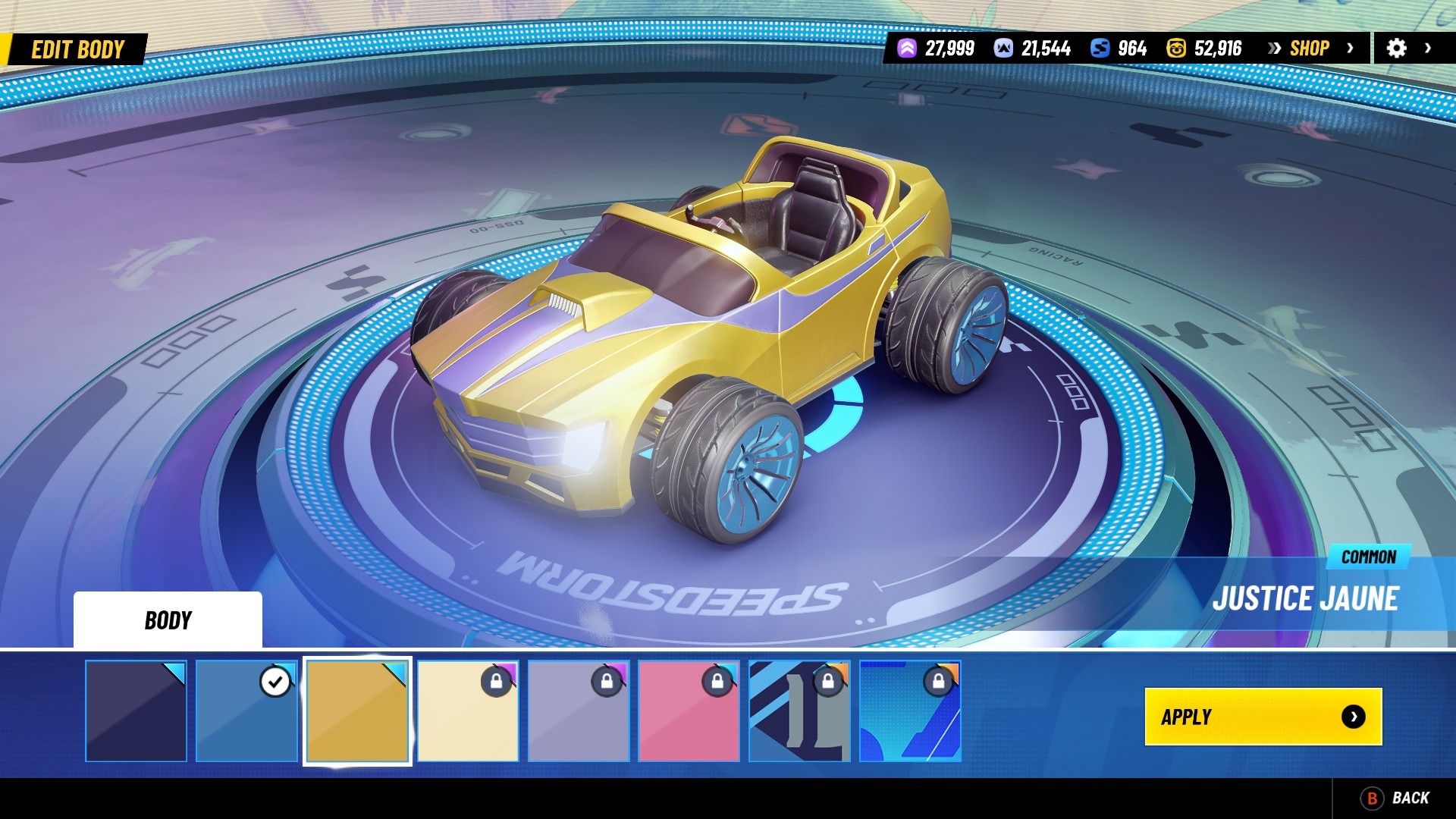Select the equipped blue body swatch
The image size is (1456, 819).
(246, 711)
